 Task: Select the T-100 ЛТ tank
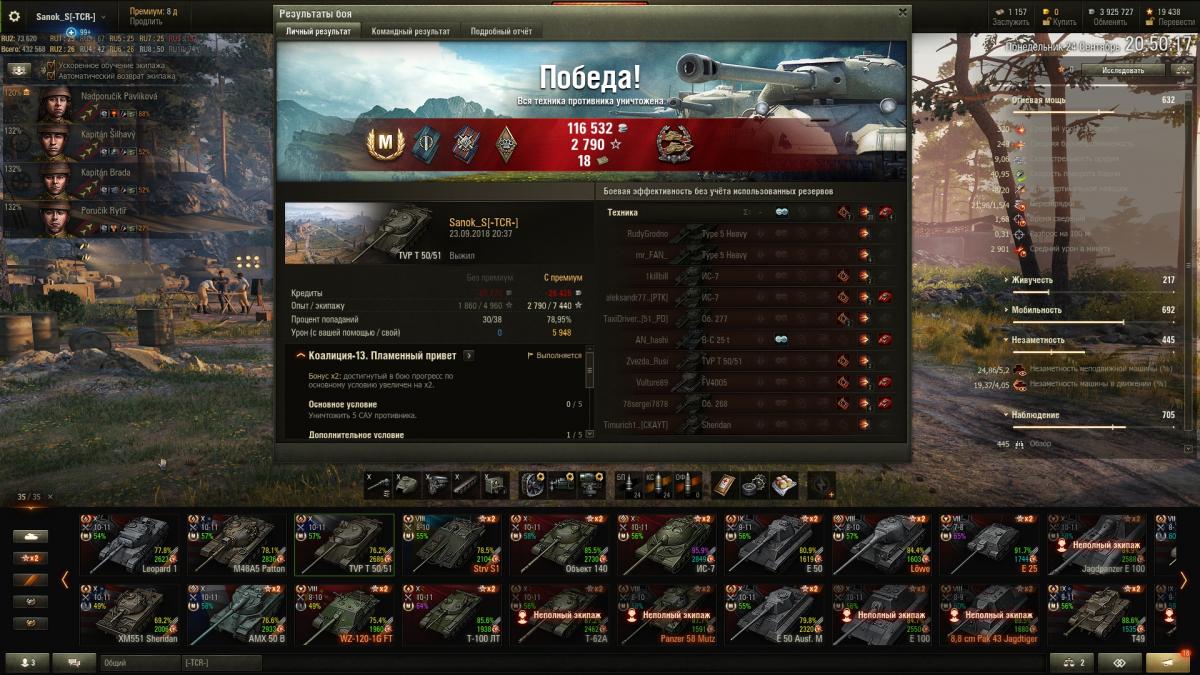pyautogui.click(x=453, y=614)
